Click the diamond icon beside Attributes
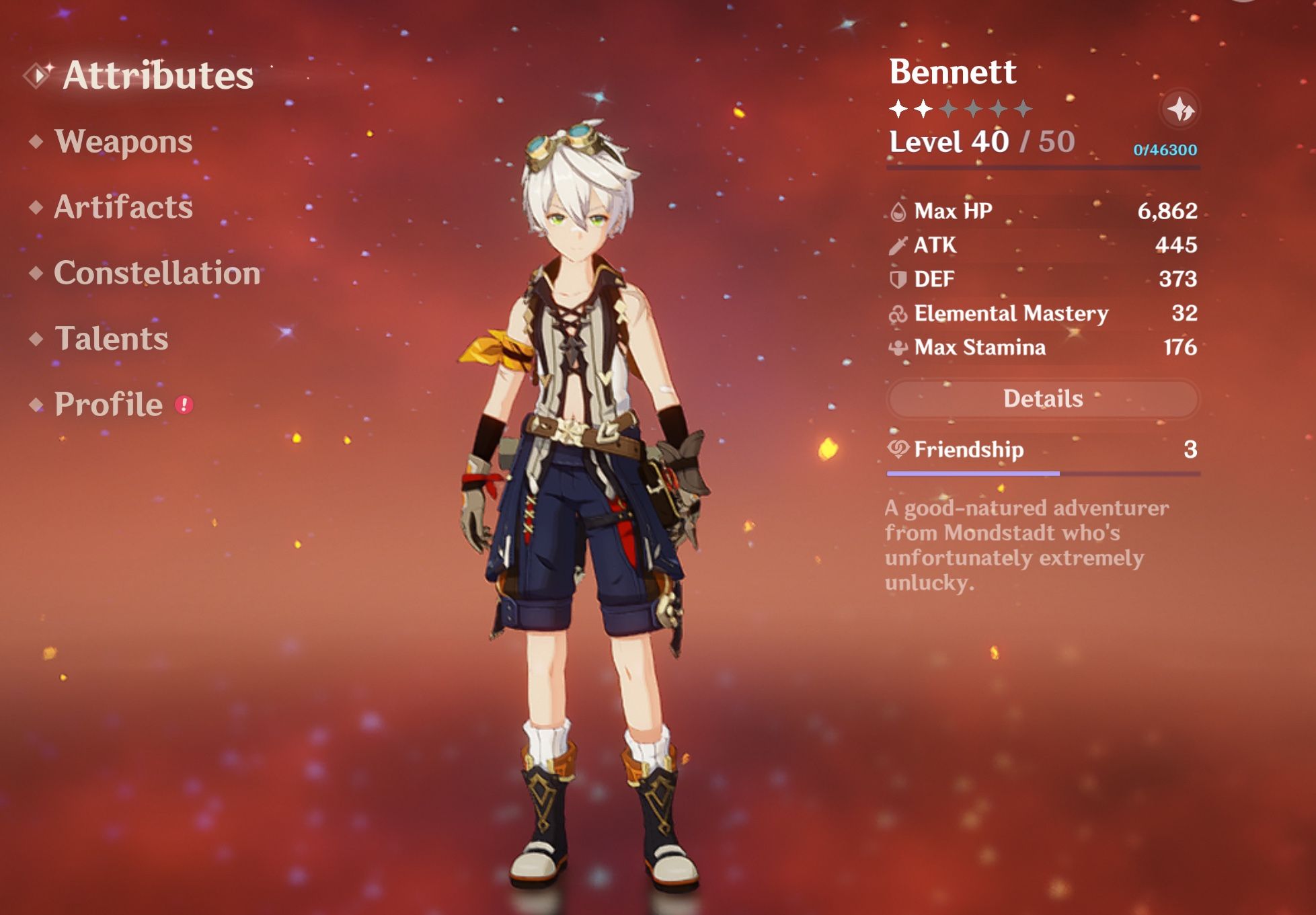The image size is (1316, 915). tap(37, 75)
